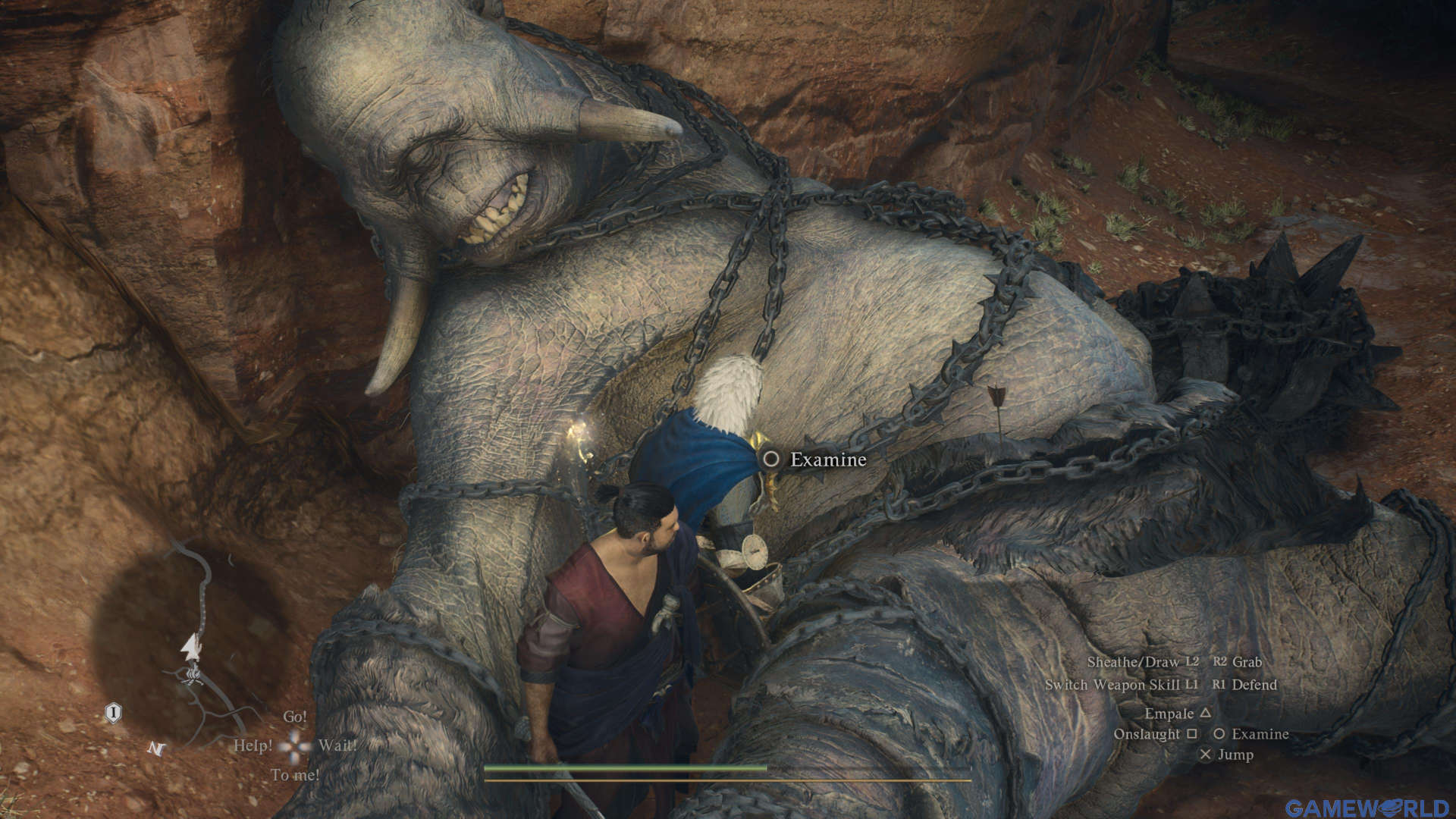Select the Square icon beside Onslaught
Screen dimensions: 1456x819
tap(1191, 733)
